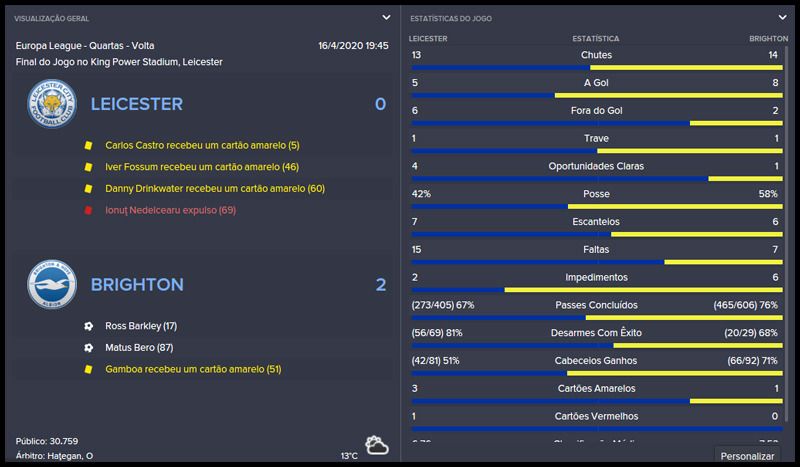Click the Brighton club crest
The image size is (800, 467).
tap(52, 285)
